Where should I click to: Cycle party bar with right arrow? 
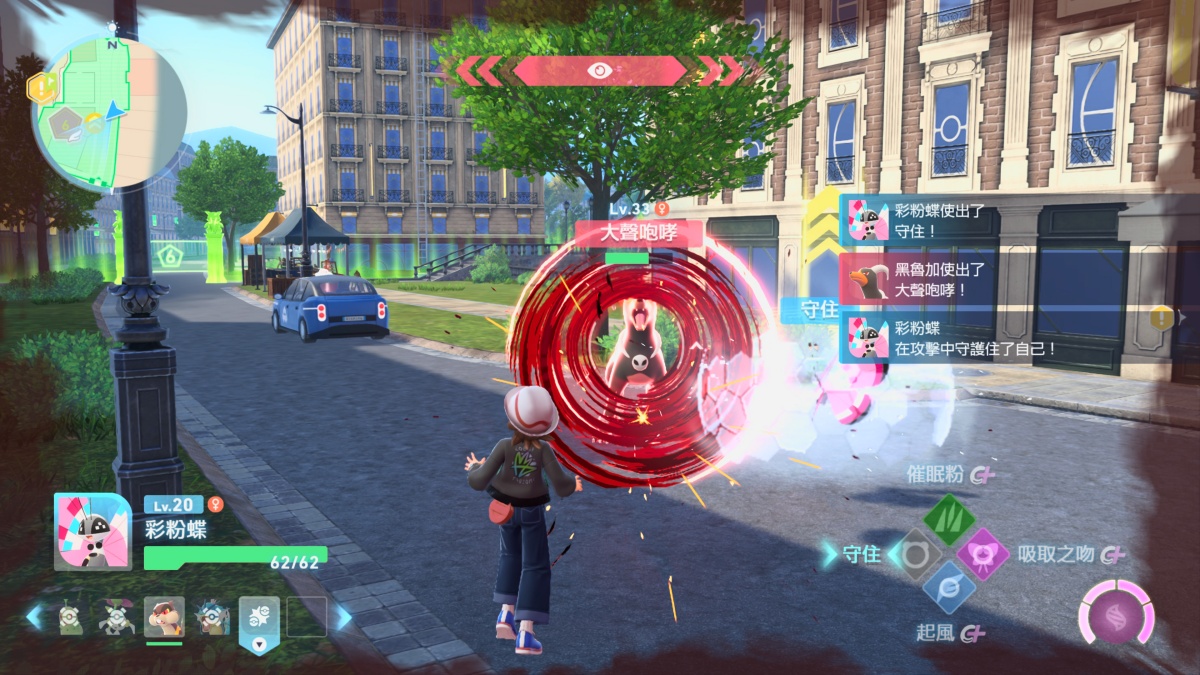345,617
